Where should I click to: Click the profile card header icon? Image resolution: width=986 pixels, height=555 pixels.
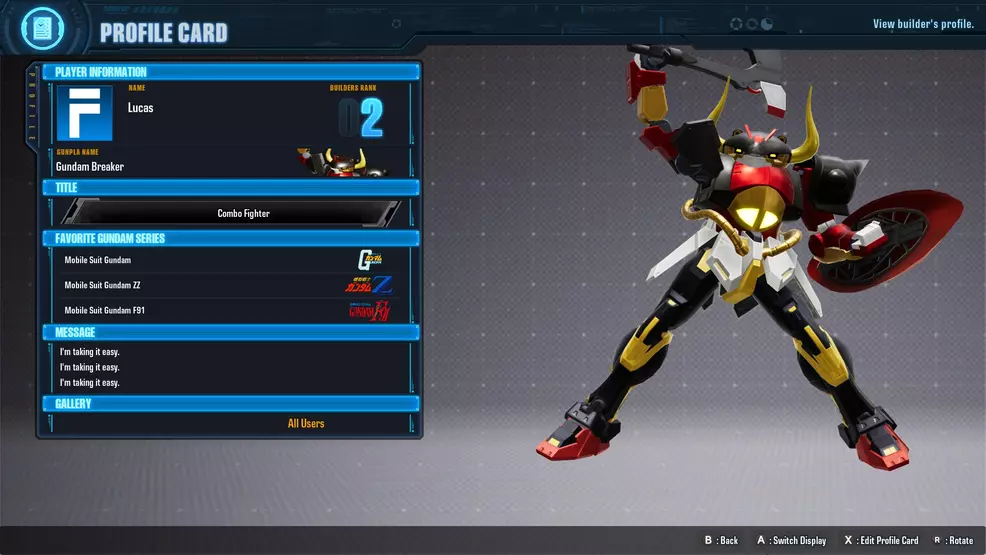[x=41, y=28]
